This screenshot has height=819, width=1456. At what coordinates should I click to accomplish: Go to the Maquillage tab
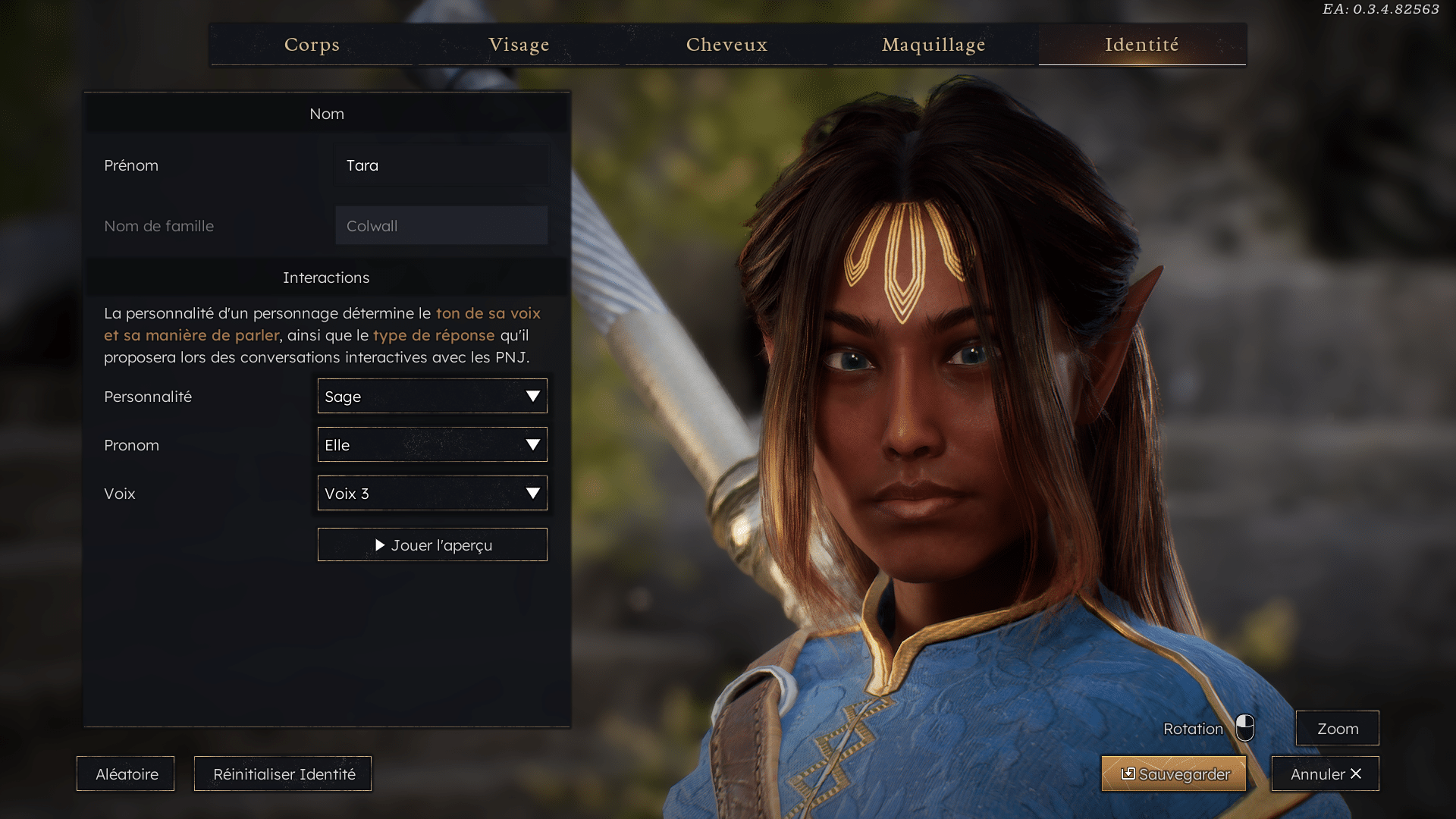[x=934, y=45]
